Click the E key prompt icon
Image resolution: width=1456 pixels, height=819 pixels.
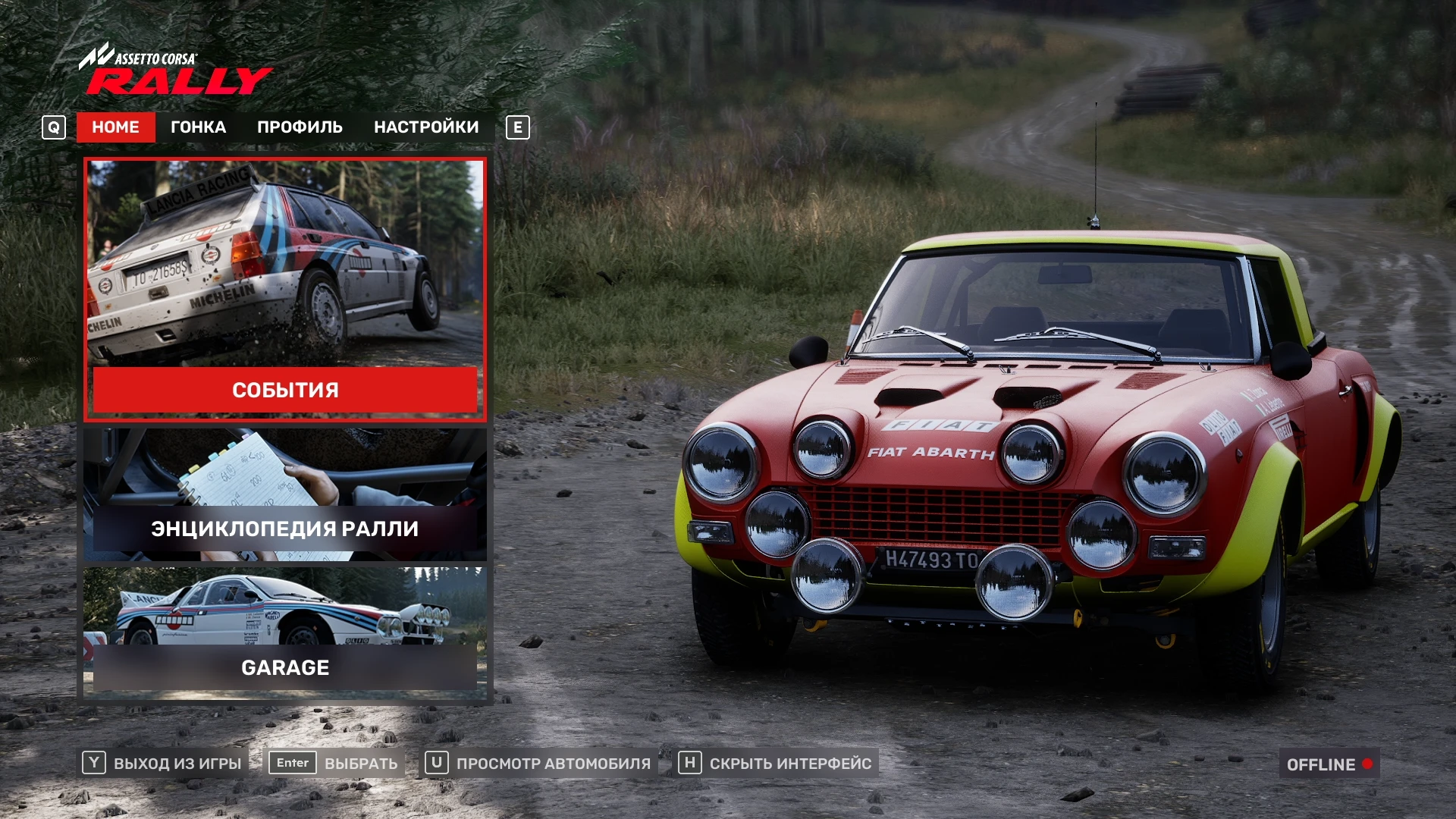[x=517, y=127]
